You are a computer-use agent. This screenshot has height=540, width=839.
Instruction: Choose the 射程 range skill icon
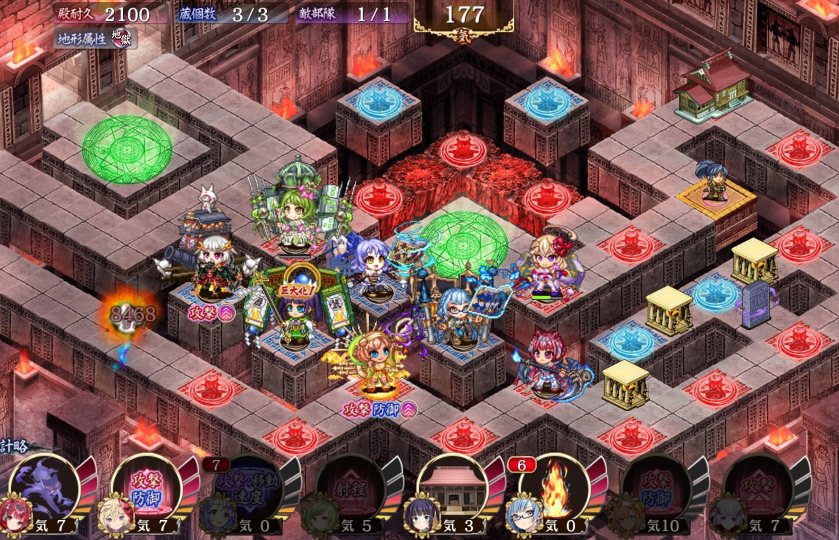coord(349,487)
